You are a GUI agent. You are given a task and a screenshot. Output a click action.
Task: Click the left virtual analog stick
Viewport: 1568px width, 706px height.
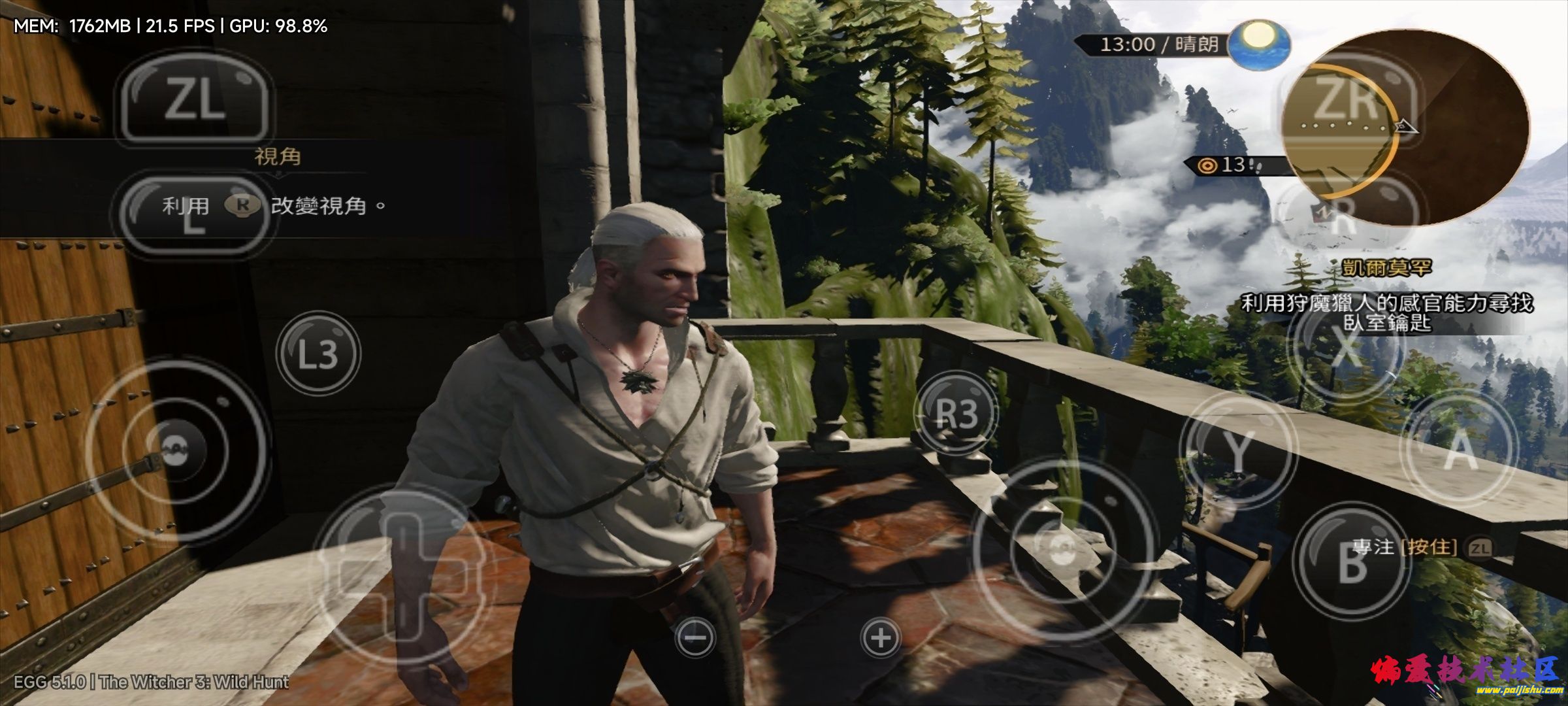coord(176,450)
